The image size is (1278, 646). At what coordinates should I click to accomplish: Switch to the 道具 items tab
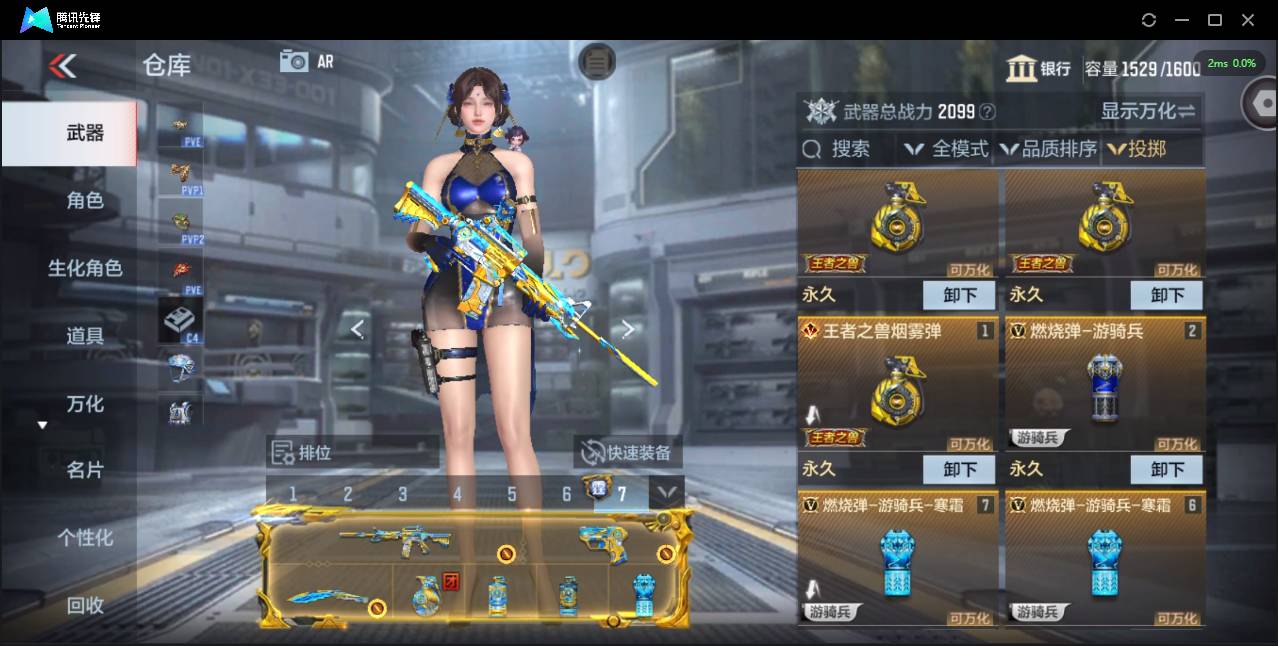(85, 336)
